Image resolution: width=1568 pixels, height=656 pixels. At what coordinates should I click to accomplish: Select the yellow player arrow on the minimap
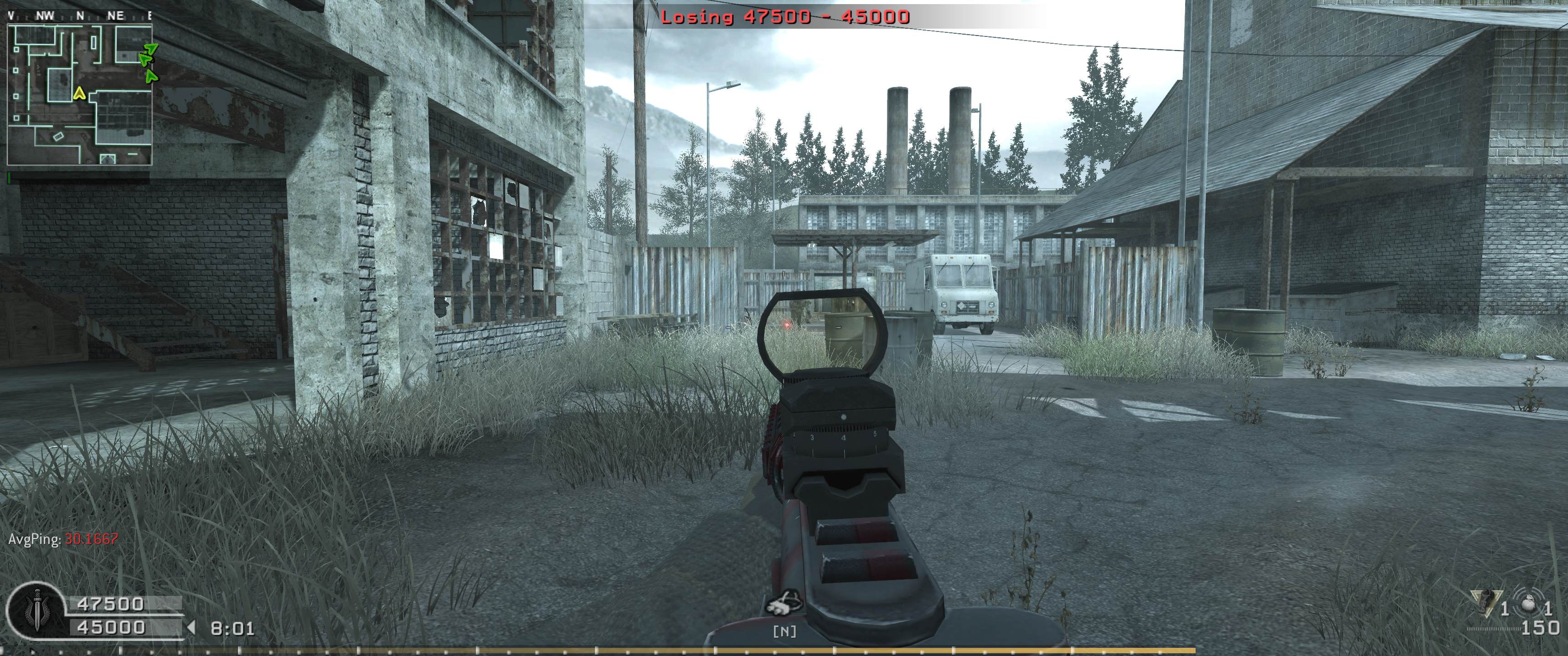pos(78,93)
